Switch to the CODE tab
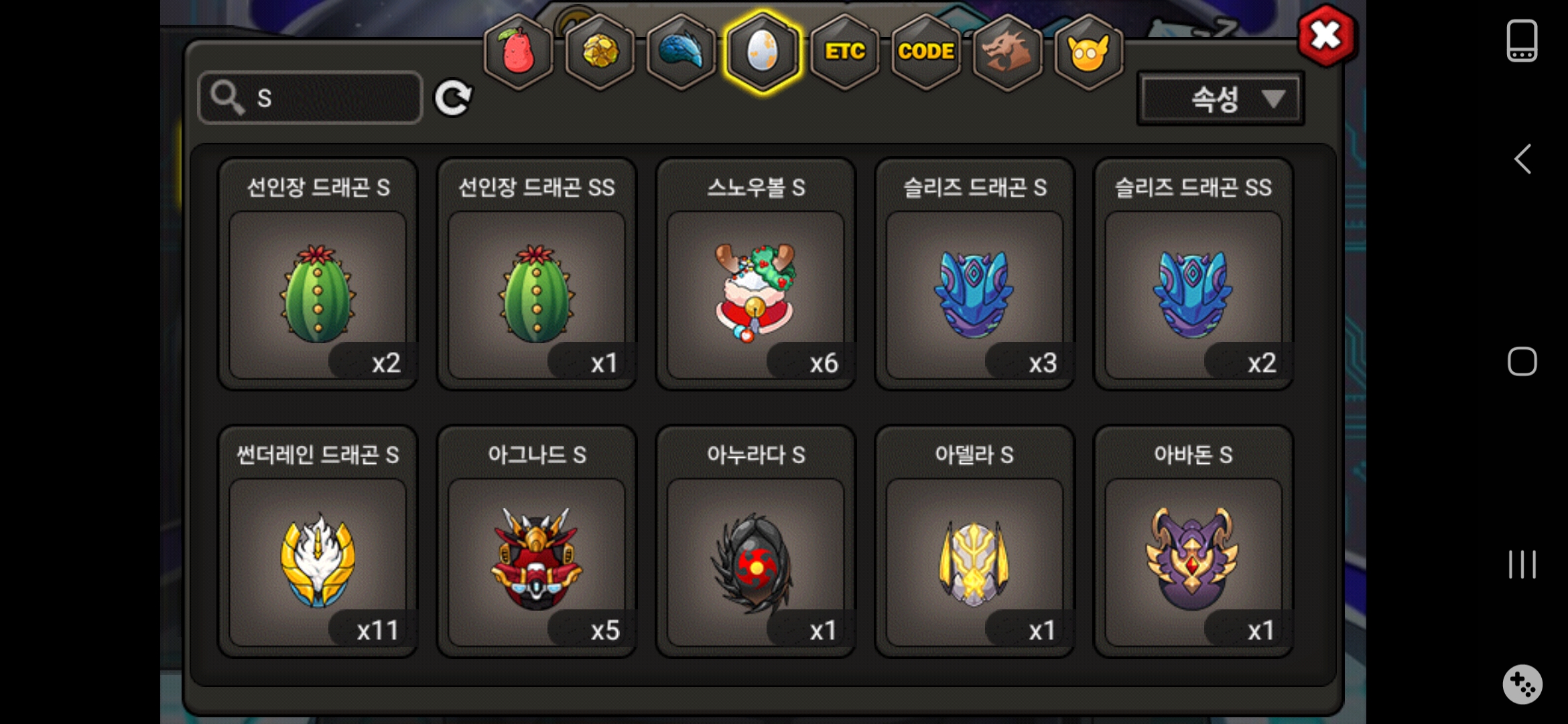This screenshot has width=1568, height=724. tap(926, 52)
